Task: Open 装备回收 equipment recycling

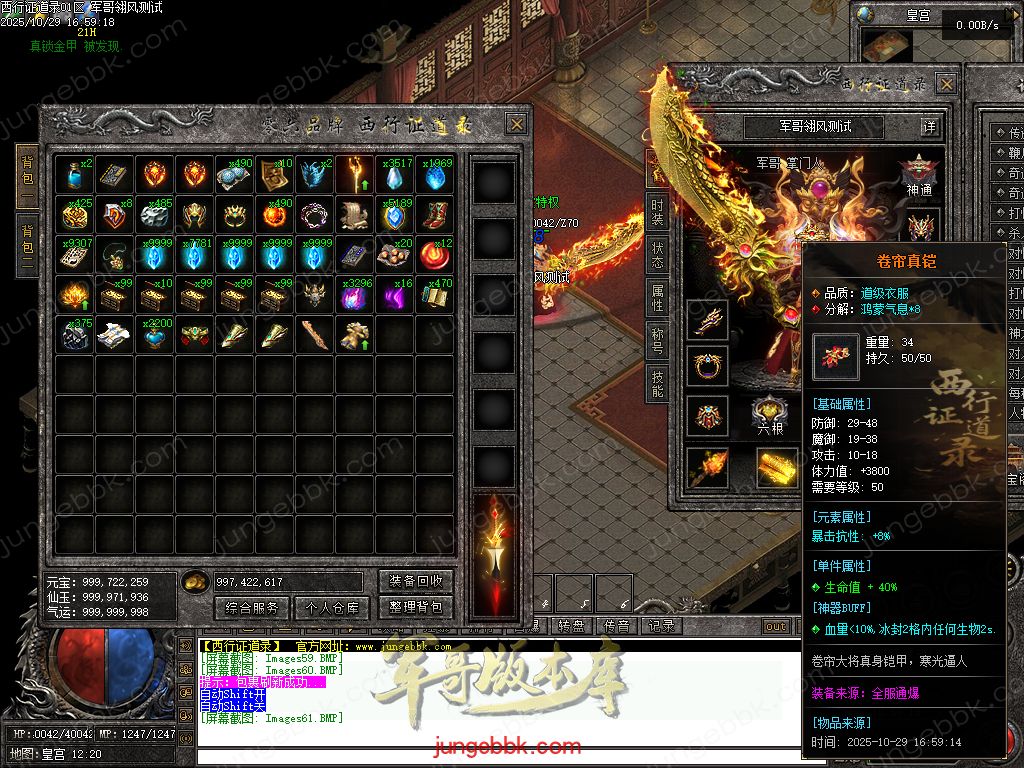Action: coord(416,581)
